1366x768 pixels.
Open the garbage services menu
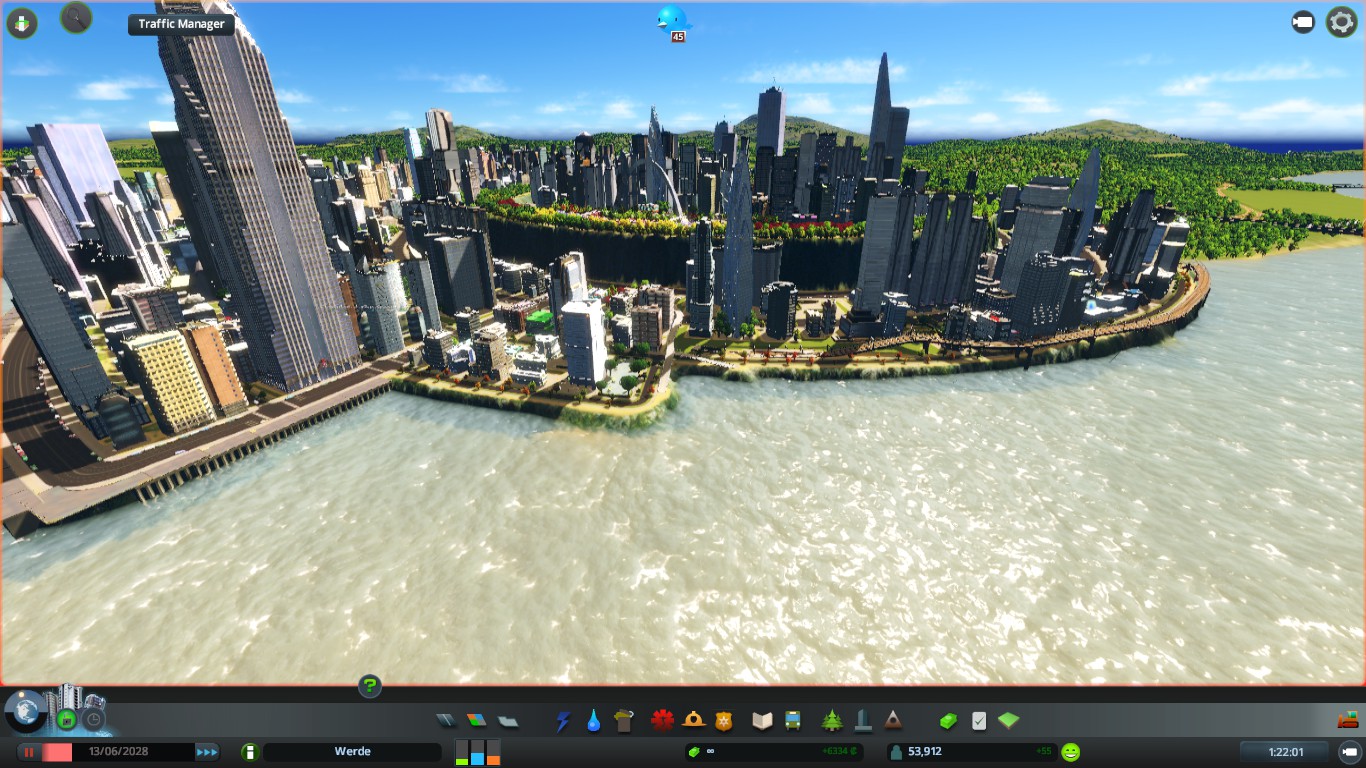[625, 720]
